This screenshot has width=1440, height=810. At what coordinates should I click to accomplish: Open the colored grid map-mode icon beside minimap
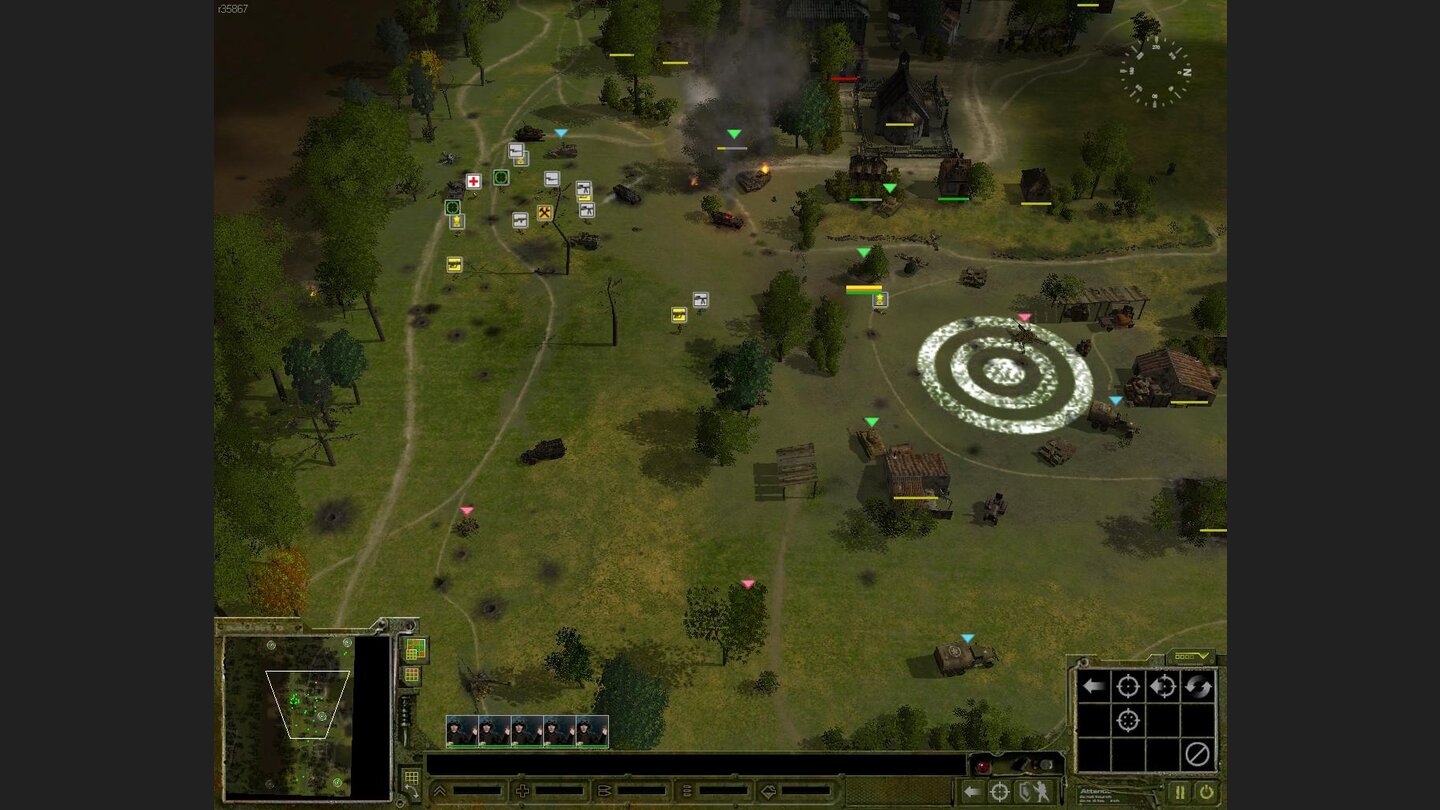pyautogui.click(x=415, y=648)
